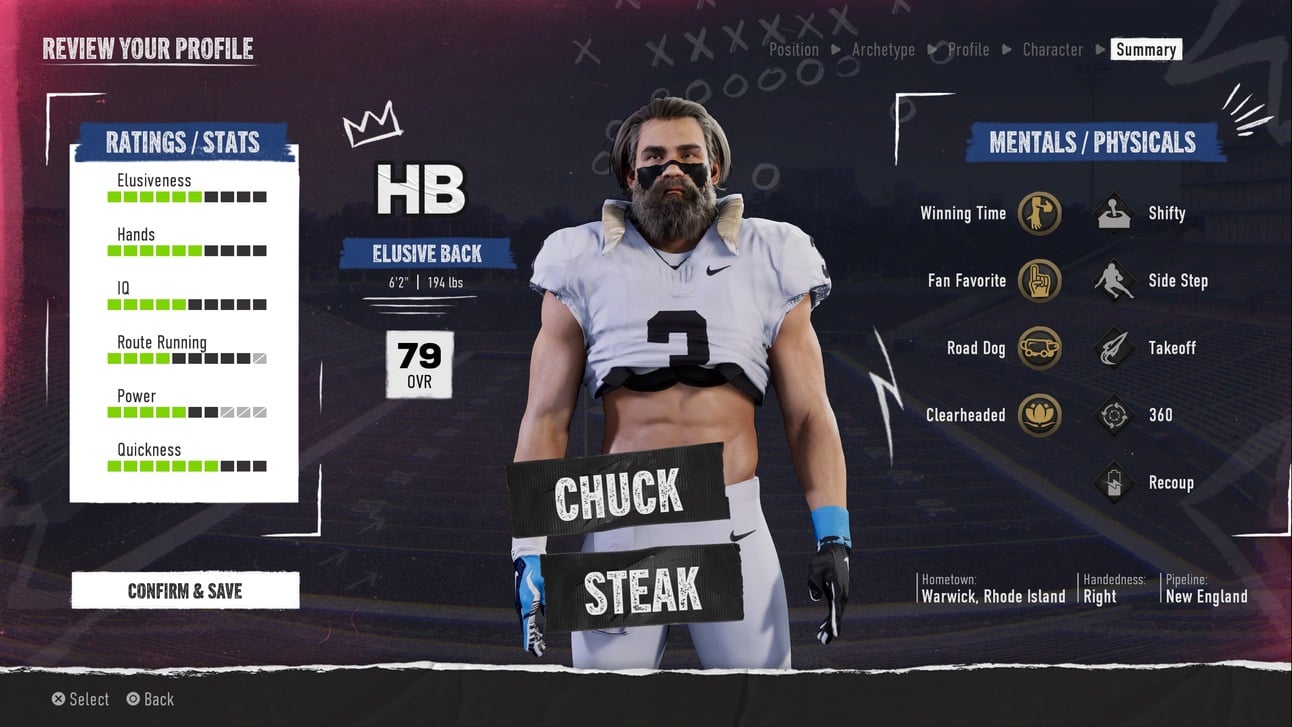
Task: Select the Side Step ability icon
Action: (x=1112, y=280)
